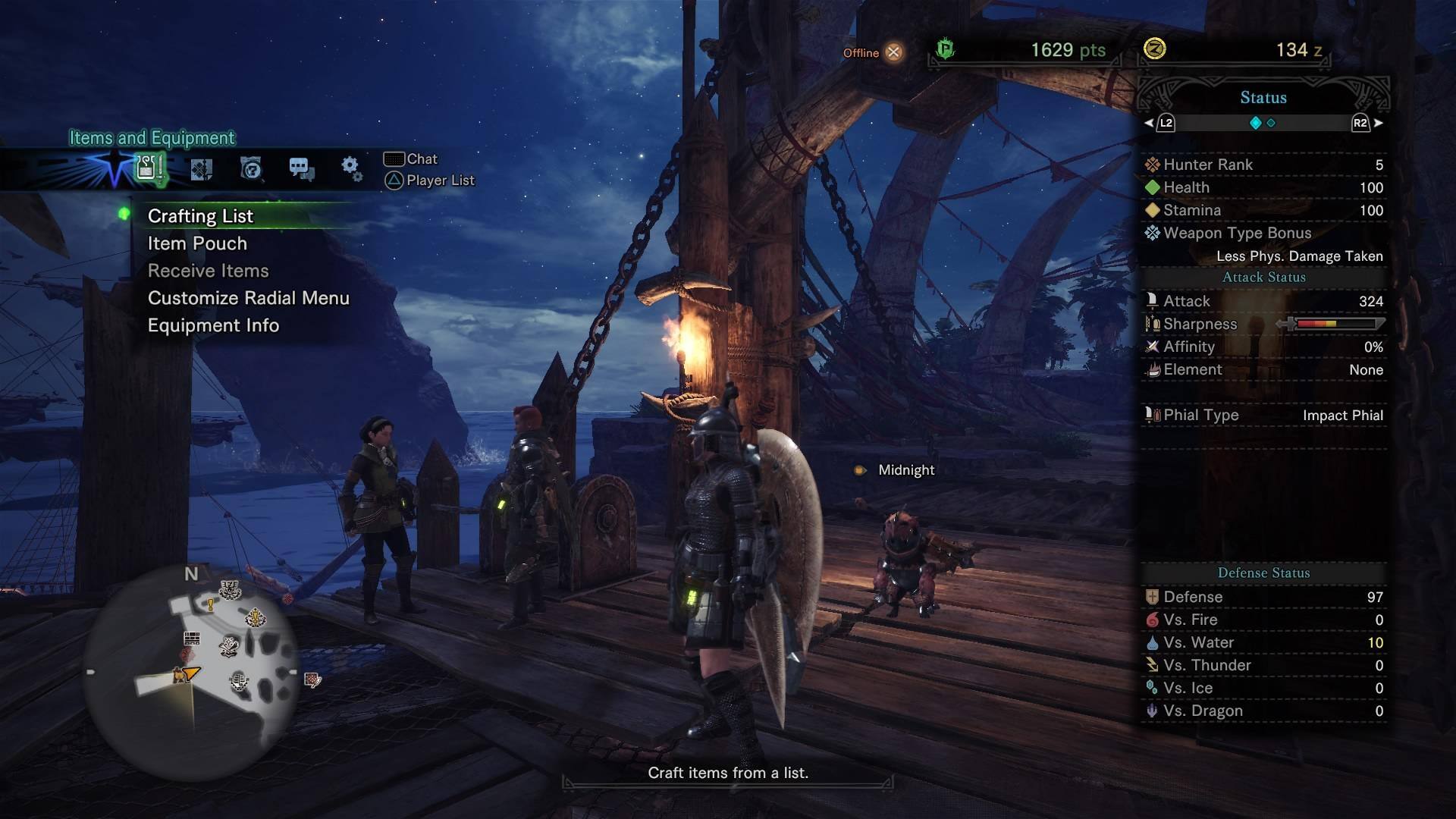Open the Crafting List
The height and width of the screenshot is (819, 1456).
pyautogui.click(x=200, y=216)
